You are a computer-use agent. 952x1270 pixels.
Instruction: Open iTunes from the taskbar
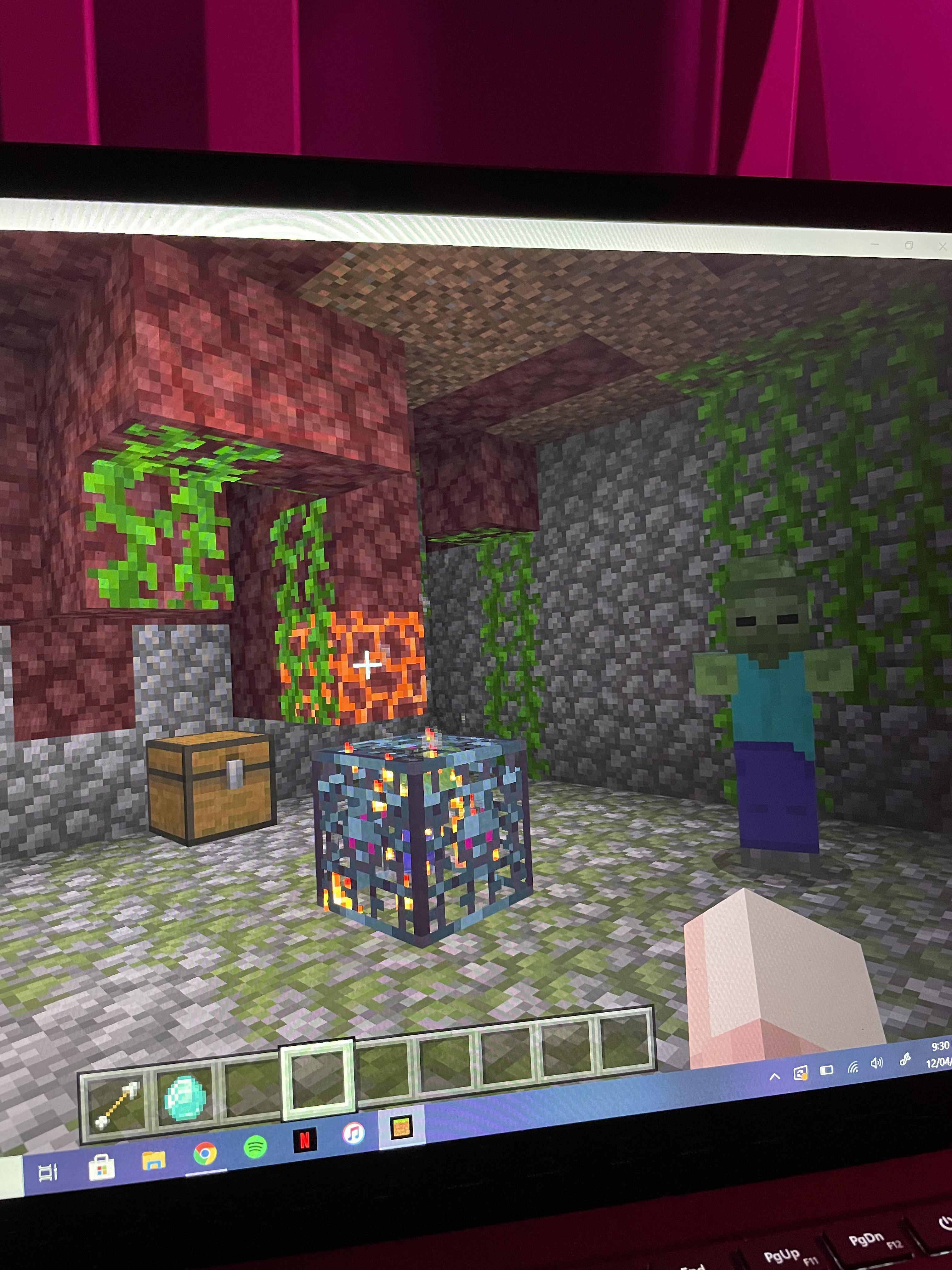pyautogui.click(x=353, y=1133)
